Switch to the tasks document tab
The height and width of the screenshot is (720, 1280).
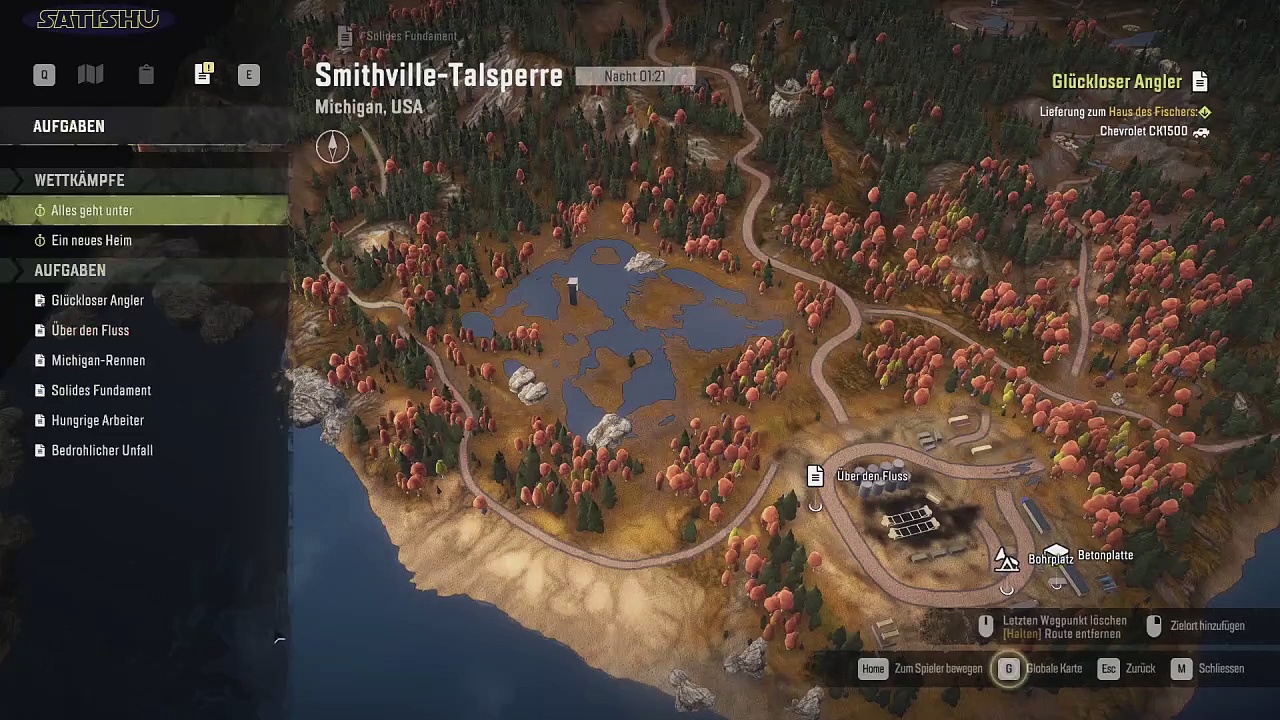point(203,75)
